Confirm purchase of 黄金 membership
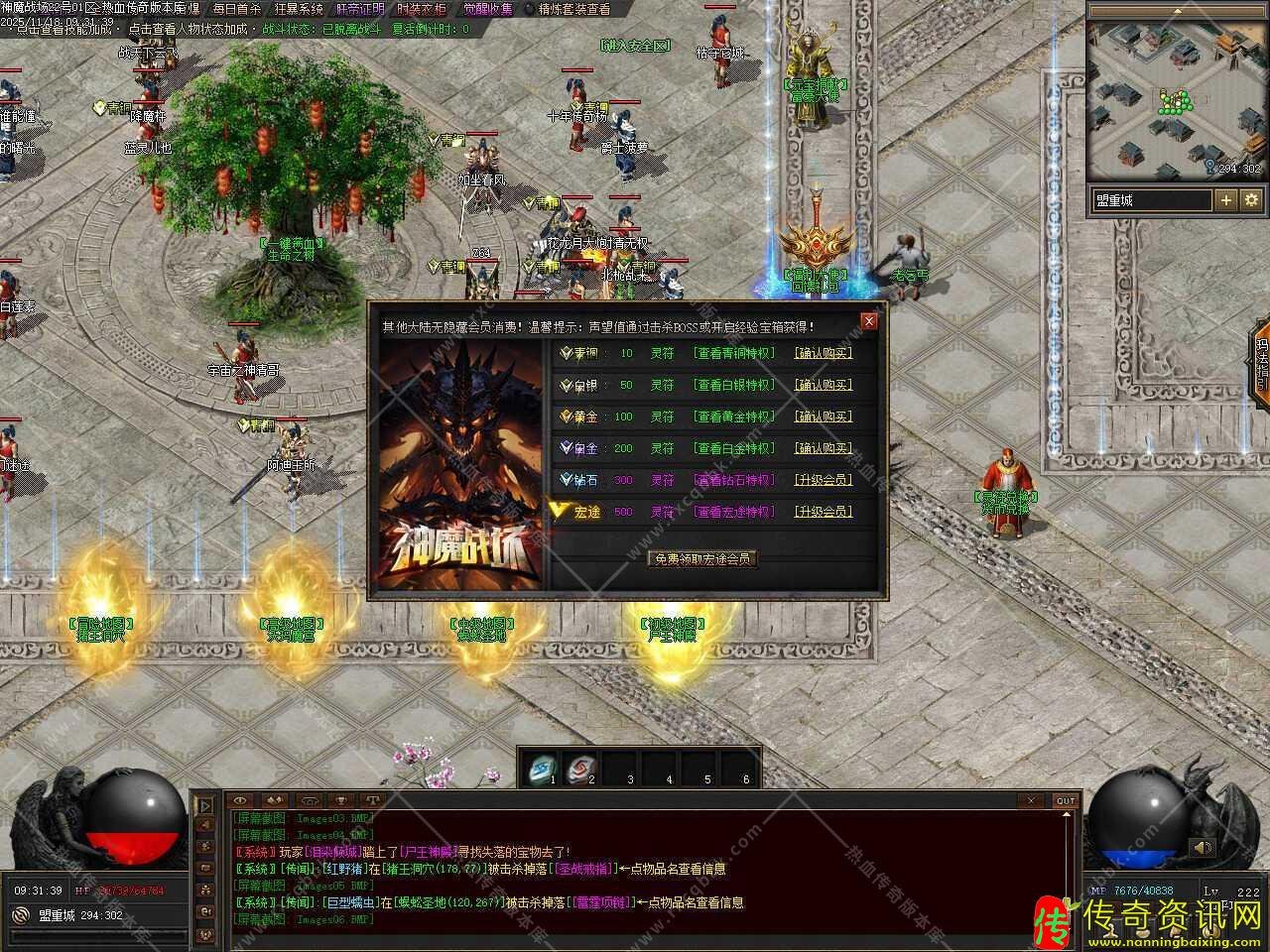The width and height of the screenshot is (1270, 952). coord(823,416)
